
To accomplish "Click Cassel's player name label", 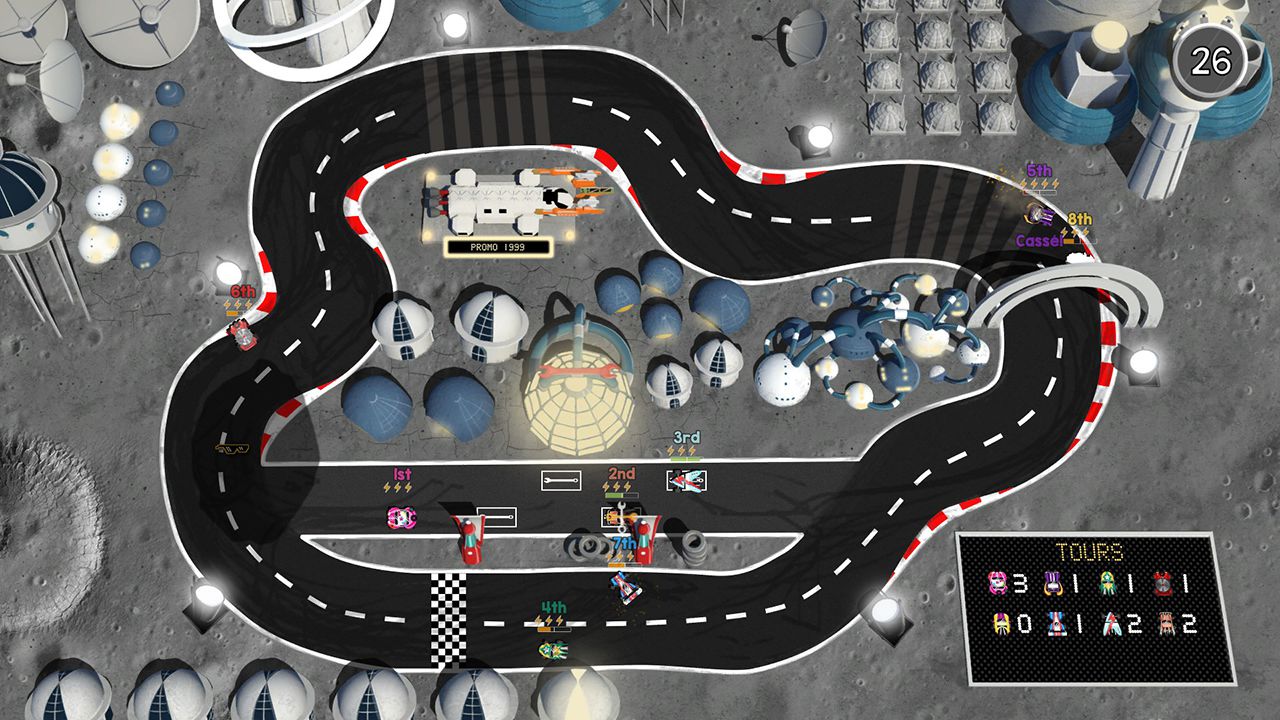I will click(1041, 241).
